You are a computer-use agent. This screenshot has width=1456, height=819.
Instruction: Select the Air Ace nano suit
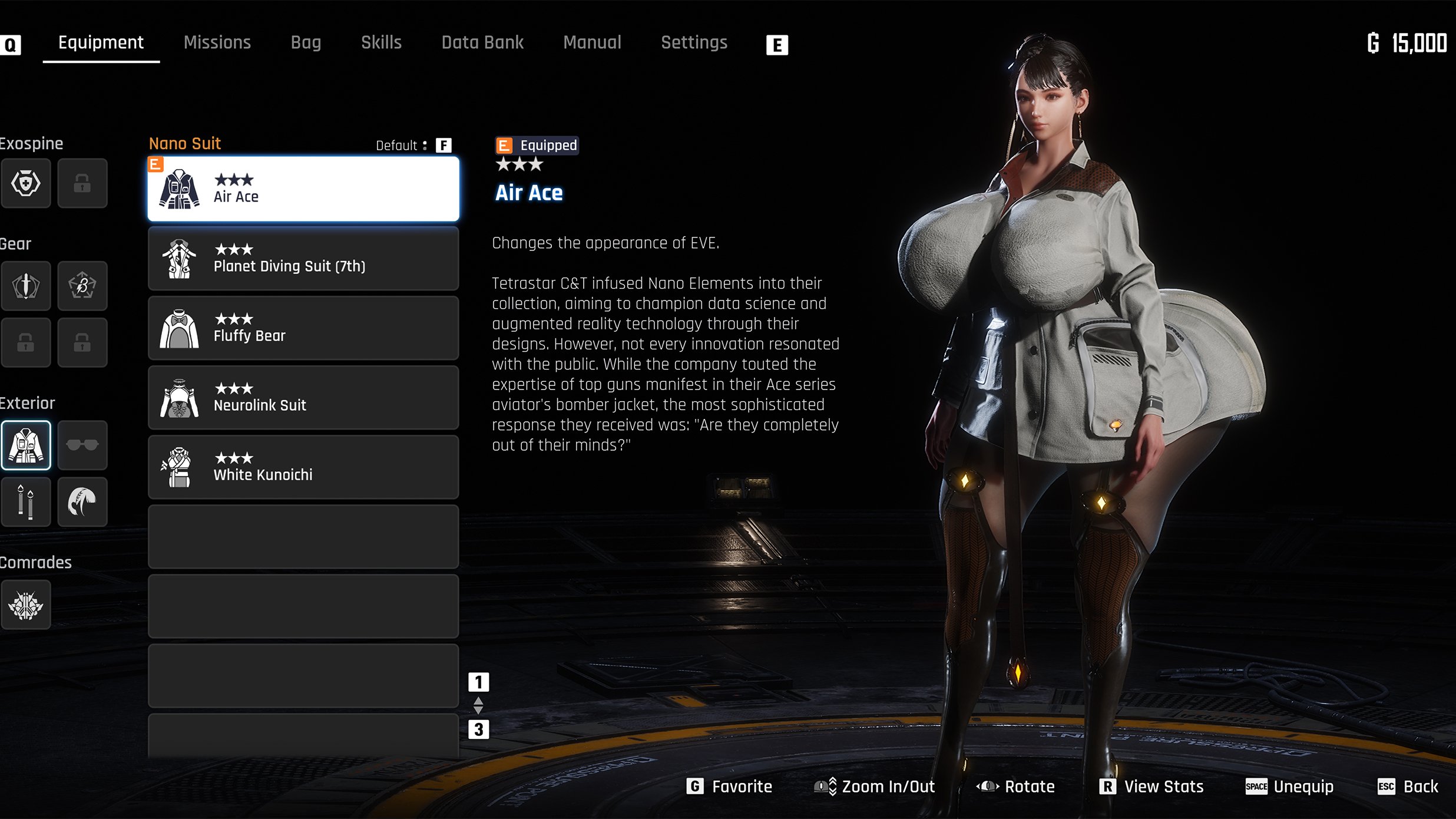pos(303,189)
